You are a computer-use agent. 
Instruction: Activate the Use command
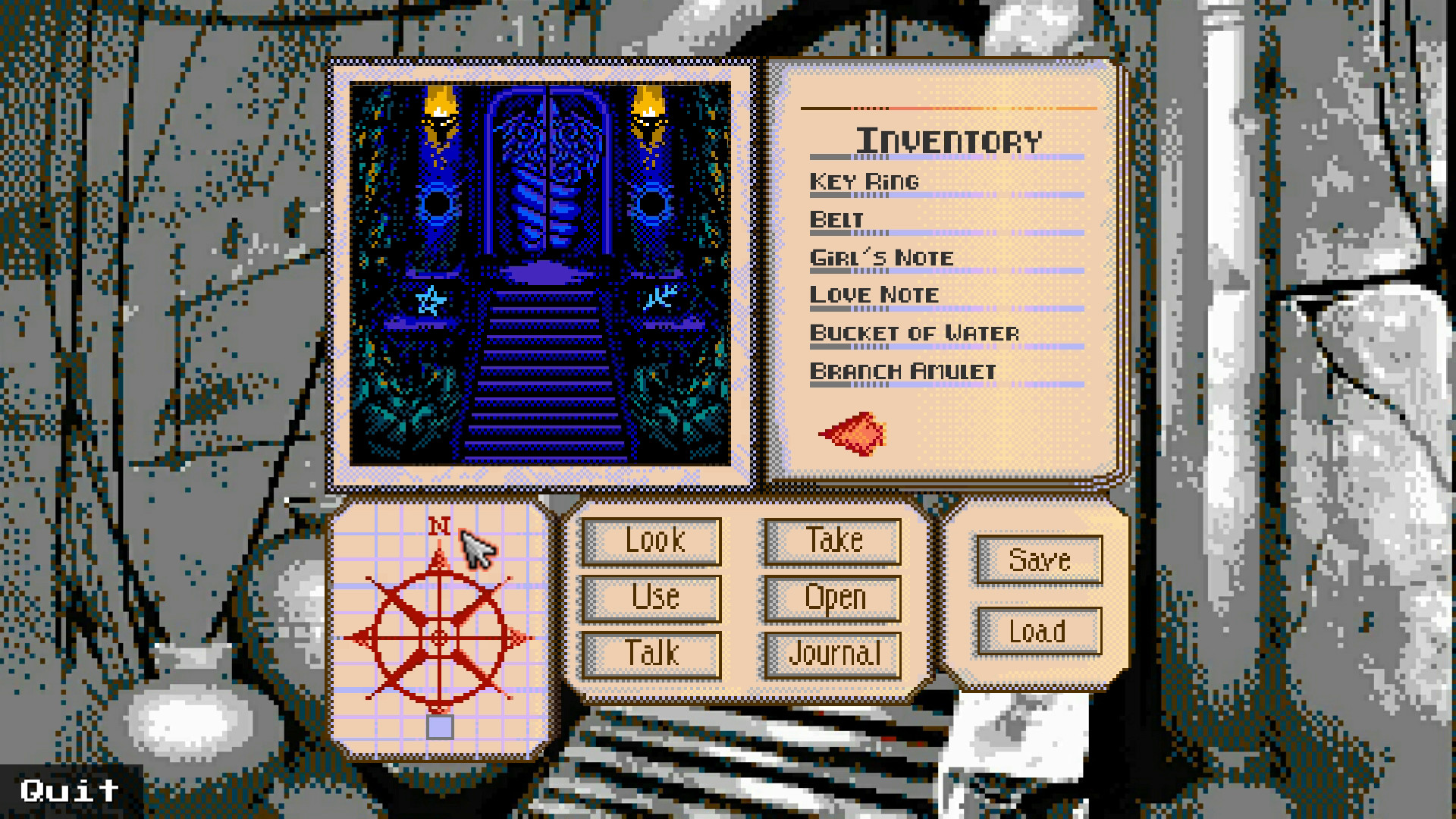651,597
